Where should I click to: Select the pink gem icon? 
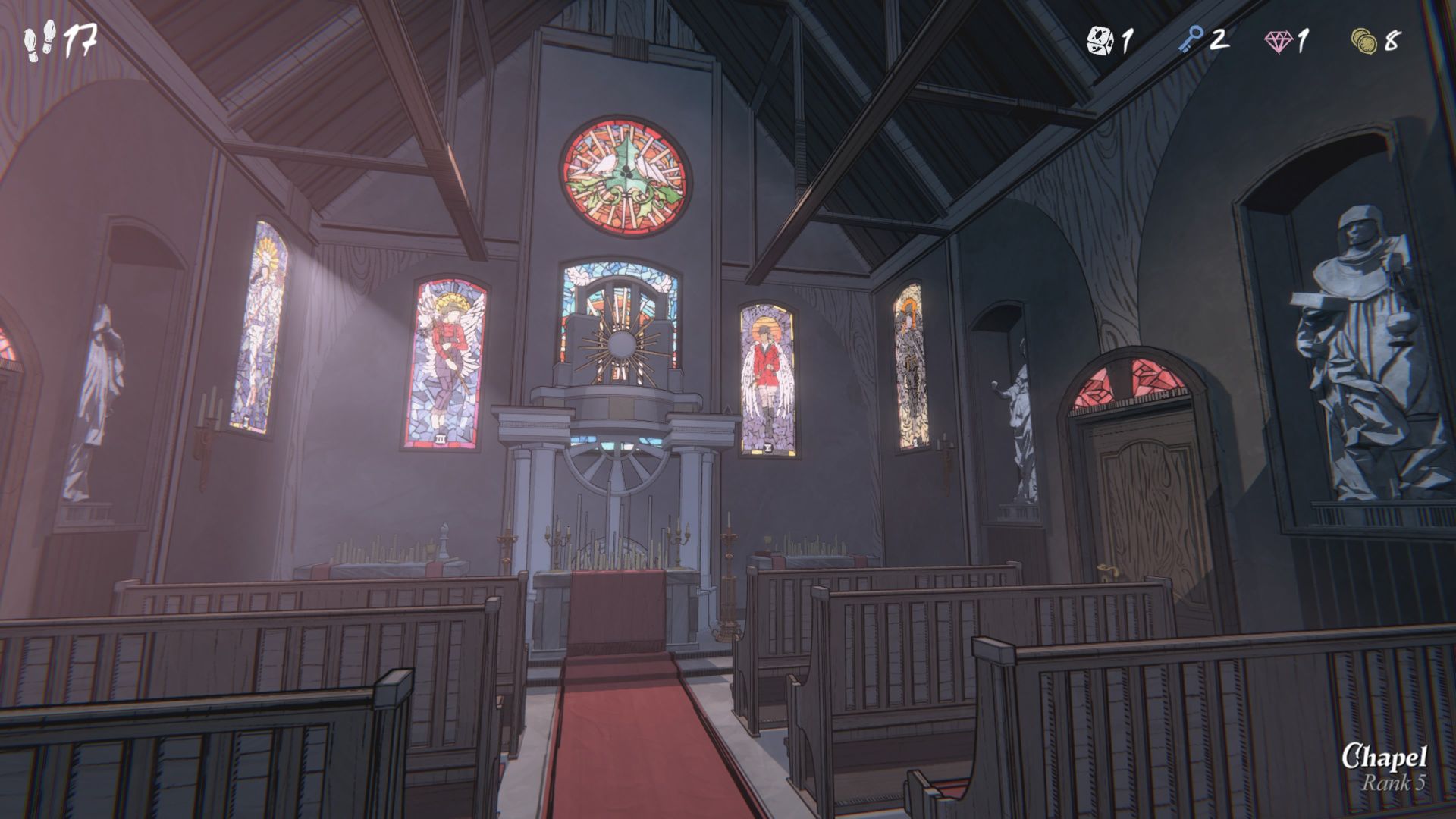[x=1278, y=41]
